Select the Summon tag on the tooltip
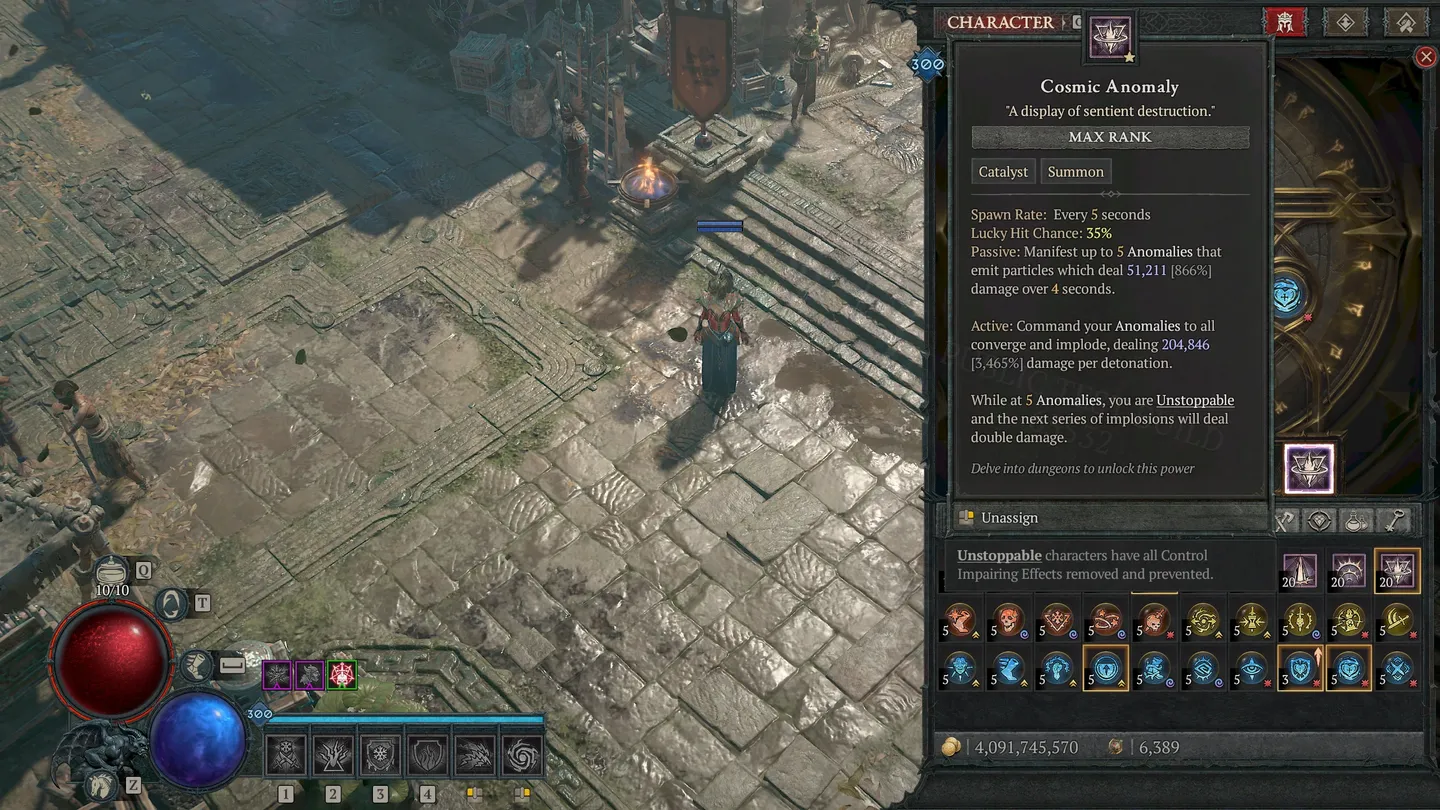1440x810 pixels. (1075, 172)
